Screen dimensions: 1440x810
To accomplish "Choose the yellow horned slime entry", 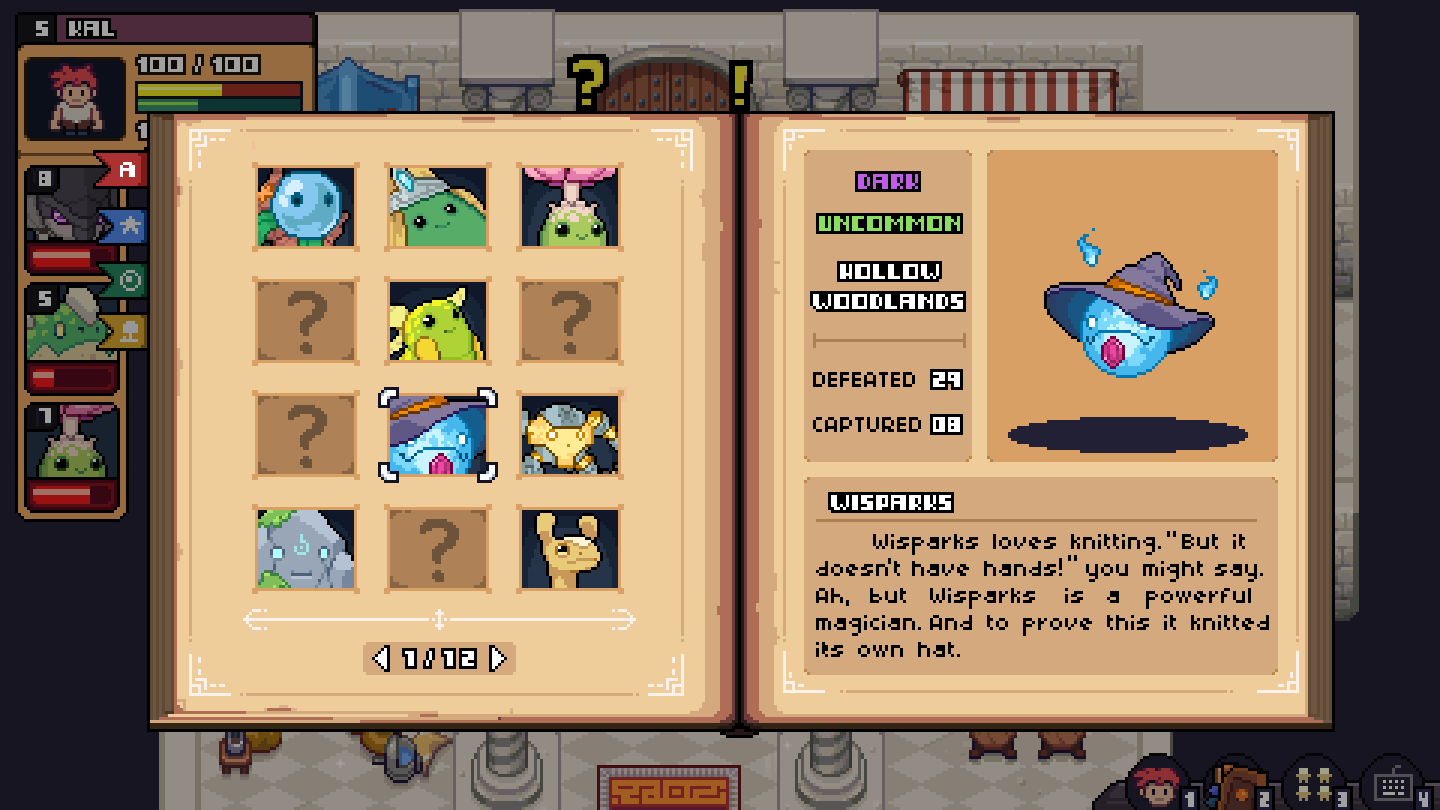I will 438,321.
